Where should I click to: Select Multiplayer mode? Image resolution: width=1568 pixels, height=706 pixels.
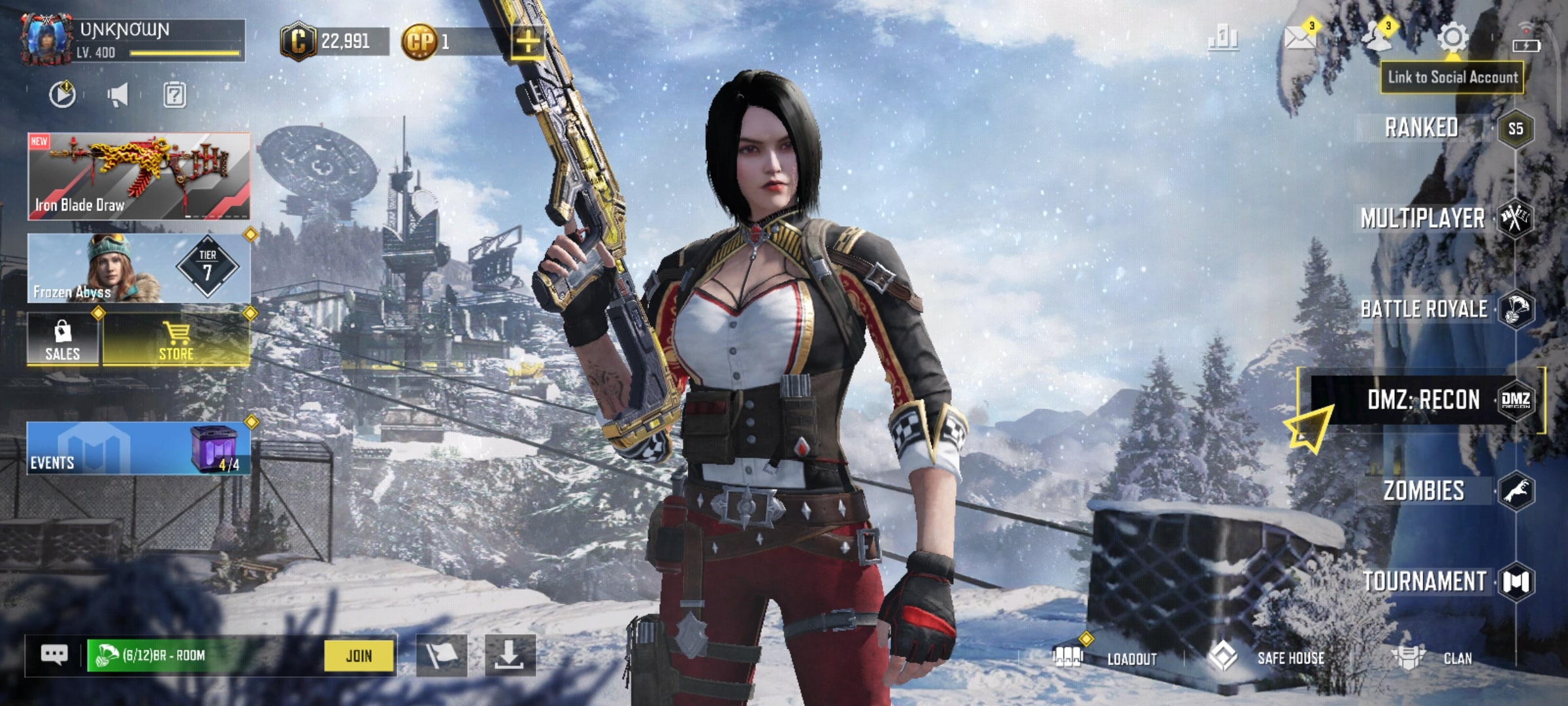1423,218
